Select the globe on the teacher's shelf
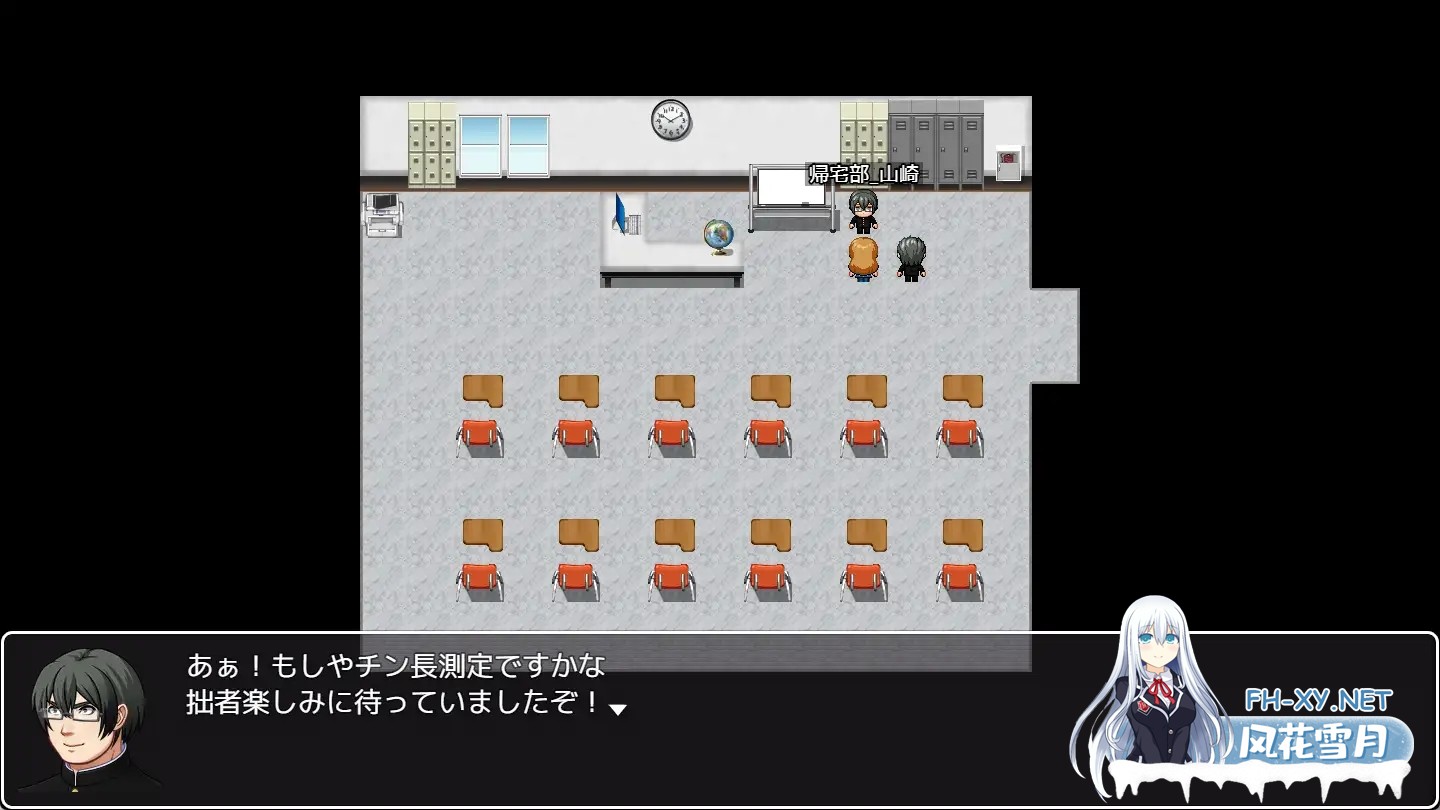1440x810 pixels. coord(718,235)
